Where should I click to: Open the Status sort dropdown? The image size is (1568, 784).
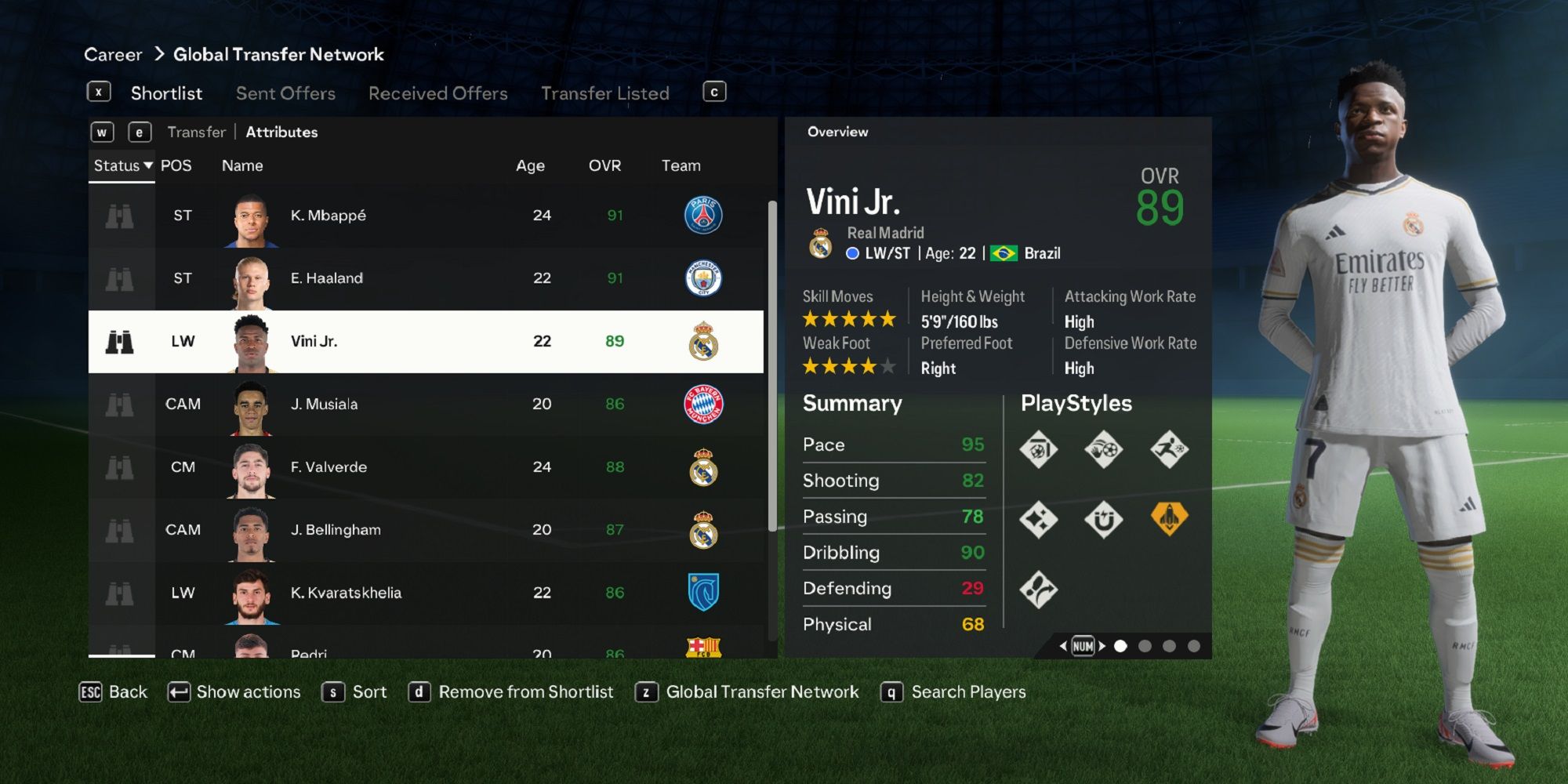pyautogui.click(x=121, y=165)
